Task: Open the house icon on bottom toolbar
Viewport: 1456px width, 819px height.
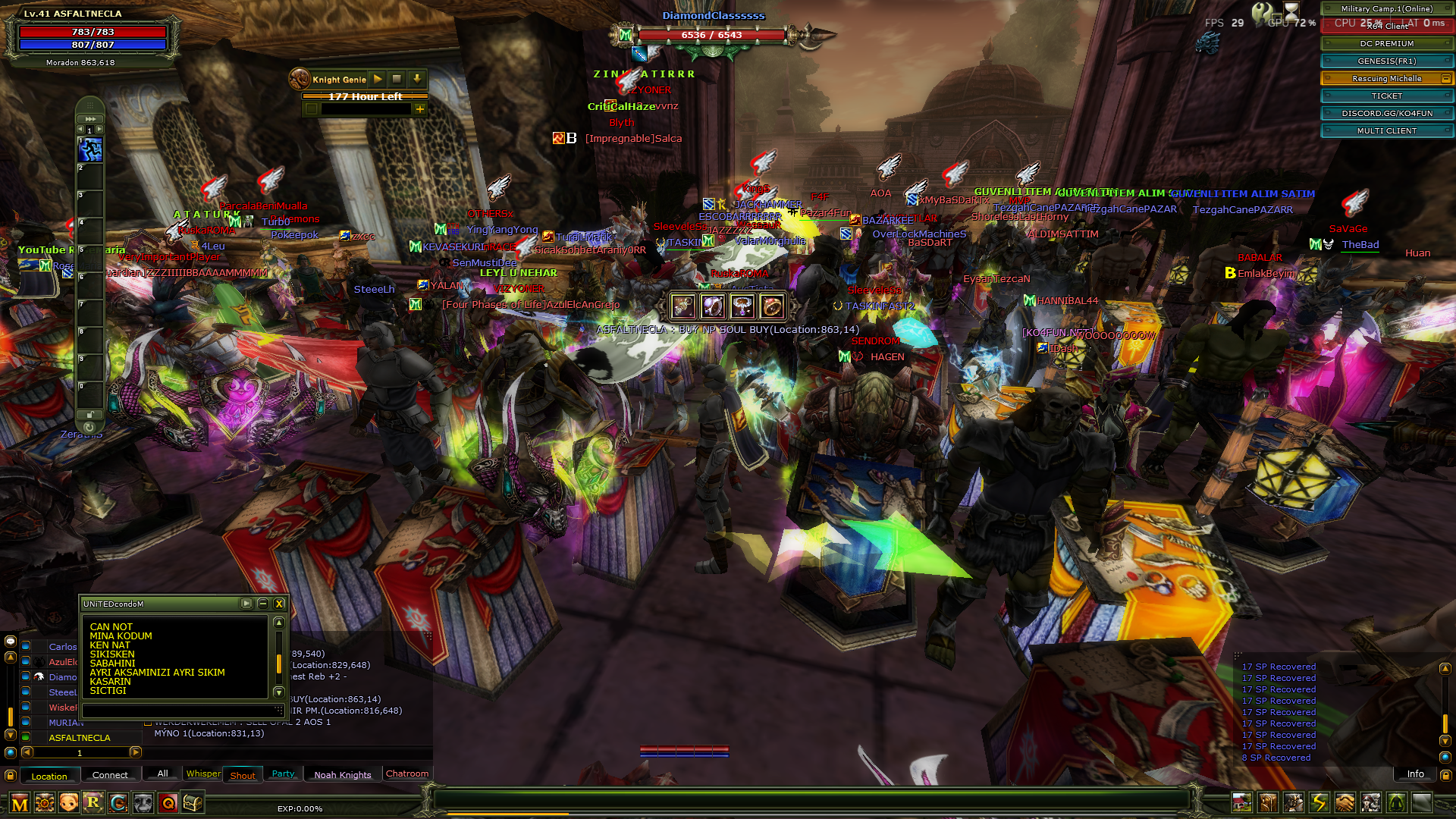Action: (1242, 803)
